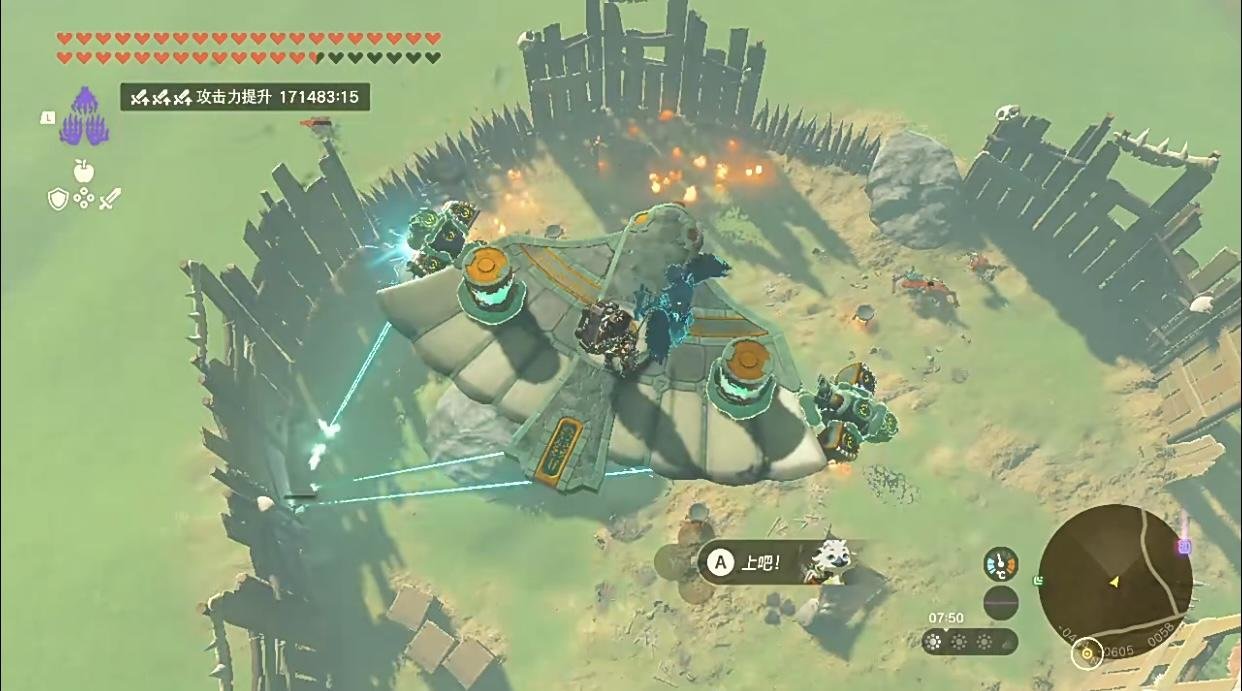The width and height of the screenshot is (1242, 691).
Task: Select the sword weapon quick-select icon
Action: coord(109,198)
